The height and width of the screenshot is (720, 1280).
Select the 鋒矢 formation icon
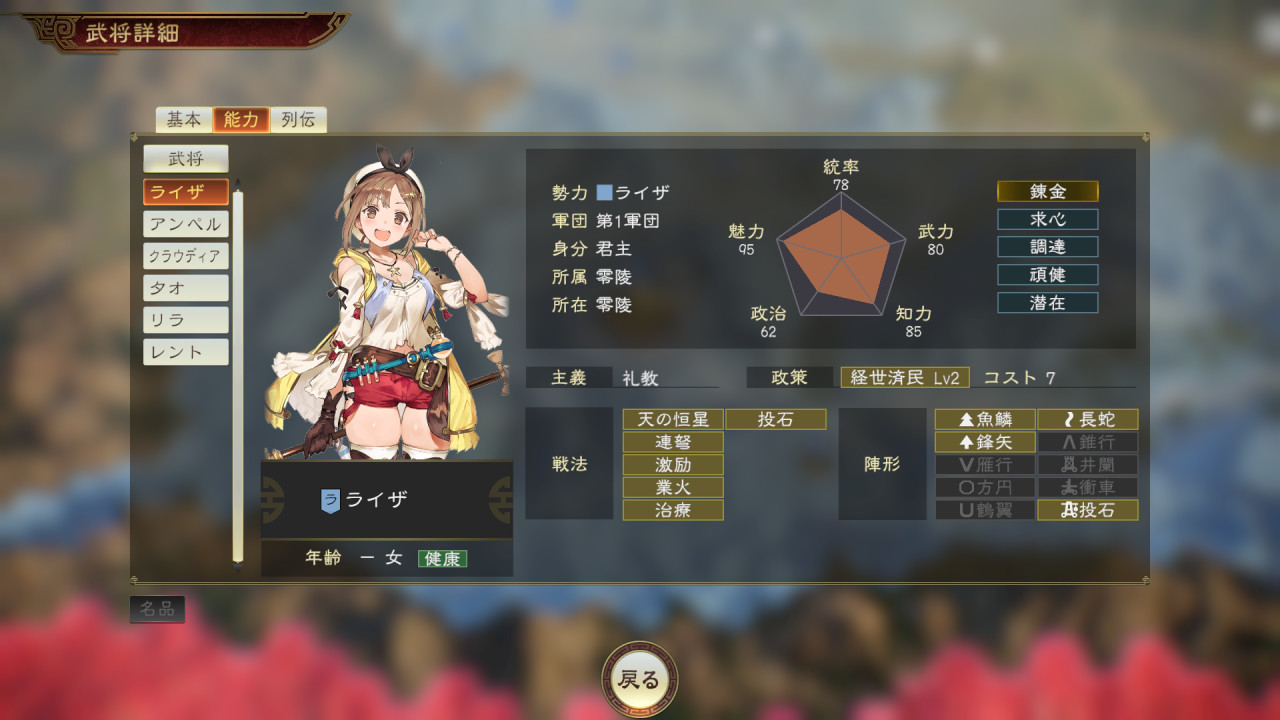tap(984, 441)
